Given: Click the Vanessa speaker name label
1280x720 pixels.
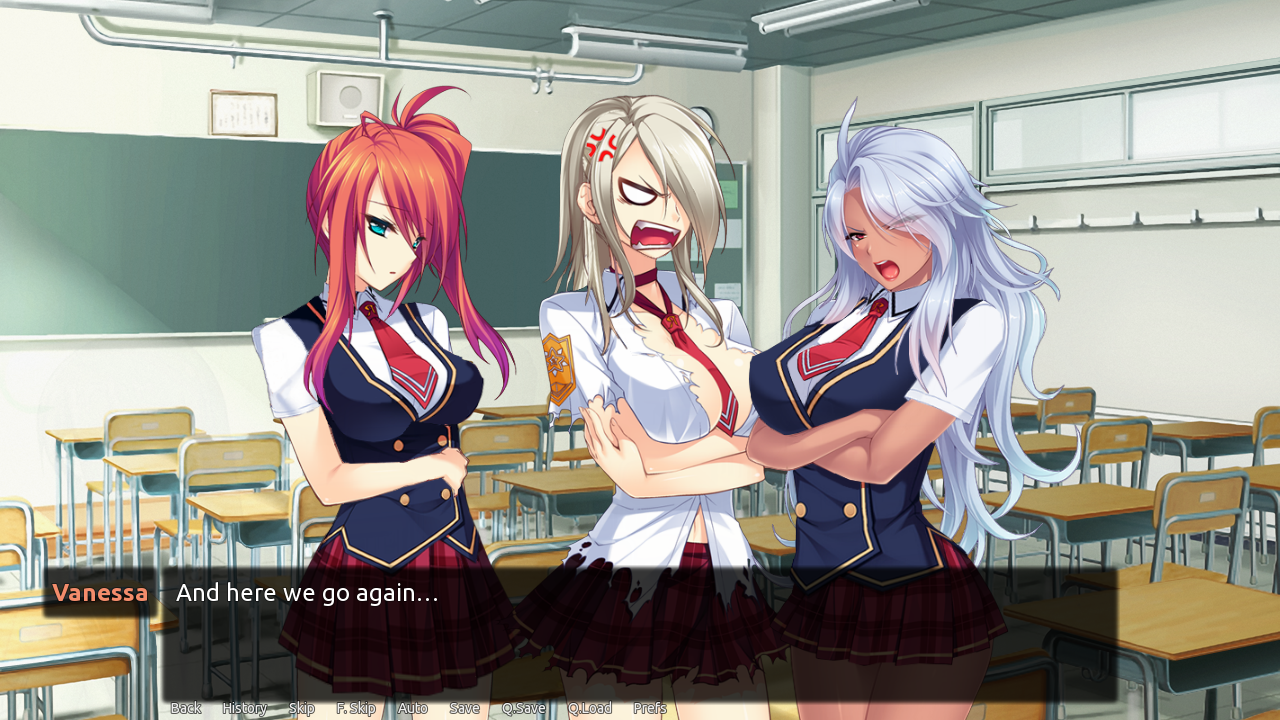Looking at the screenshot, I should point(100,592).
